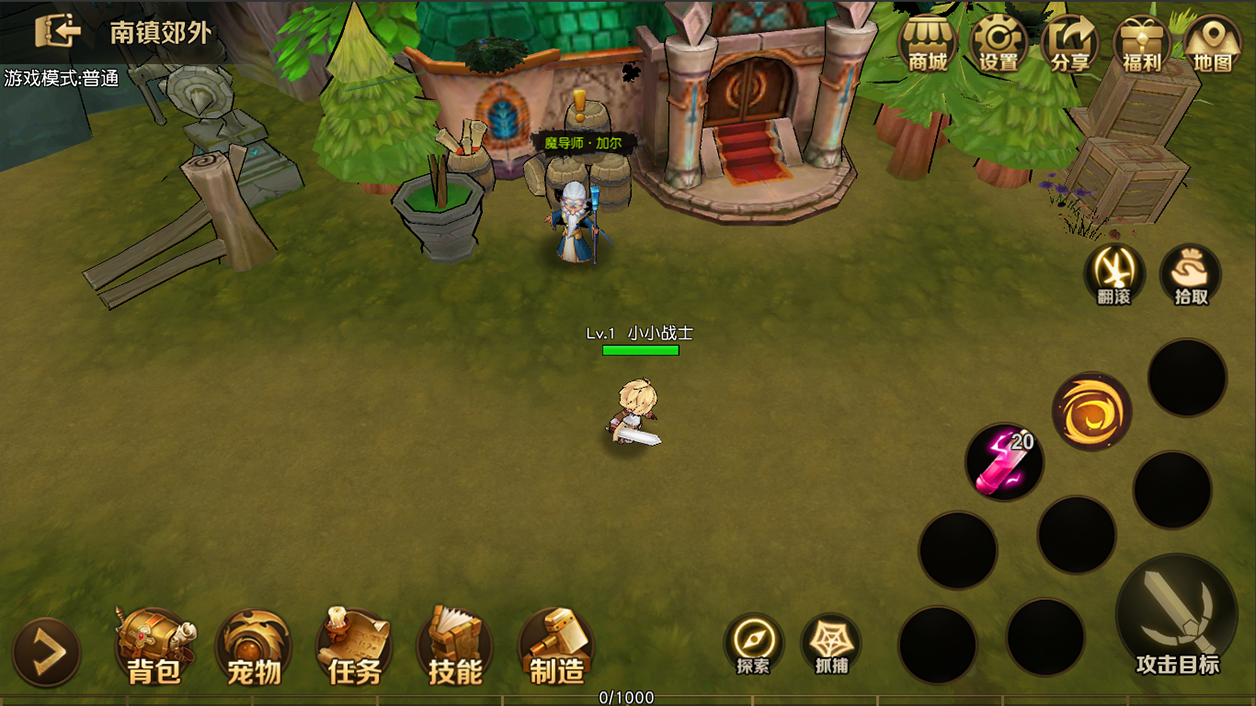The width and height of the screenshot is (1256, 706).
Task: Open the 设置 settings menu
Action: (998, 45)
